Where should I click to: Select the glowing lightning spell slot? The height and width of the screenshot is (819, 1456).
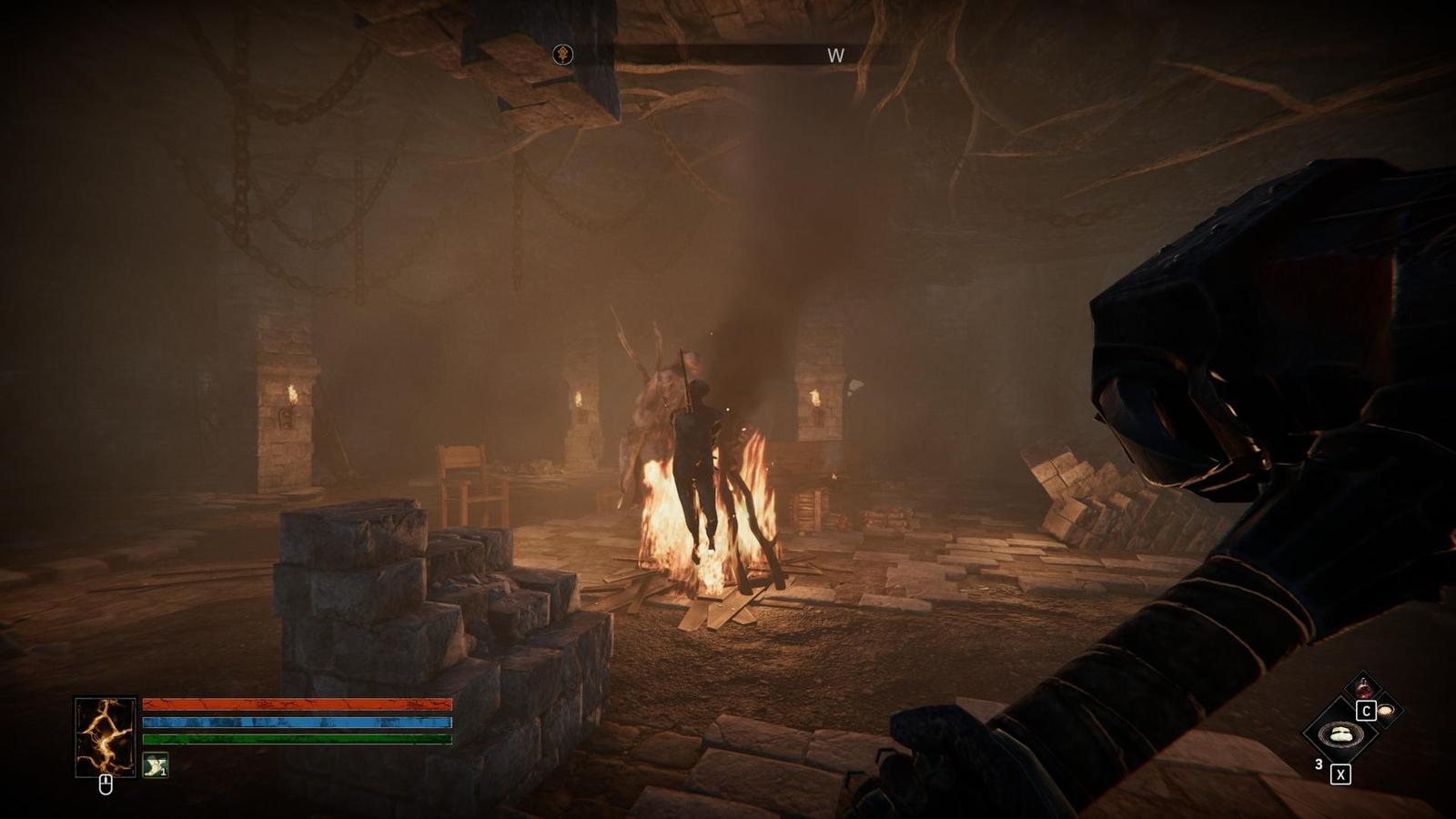tap(106, 736)
